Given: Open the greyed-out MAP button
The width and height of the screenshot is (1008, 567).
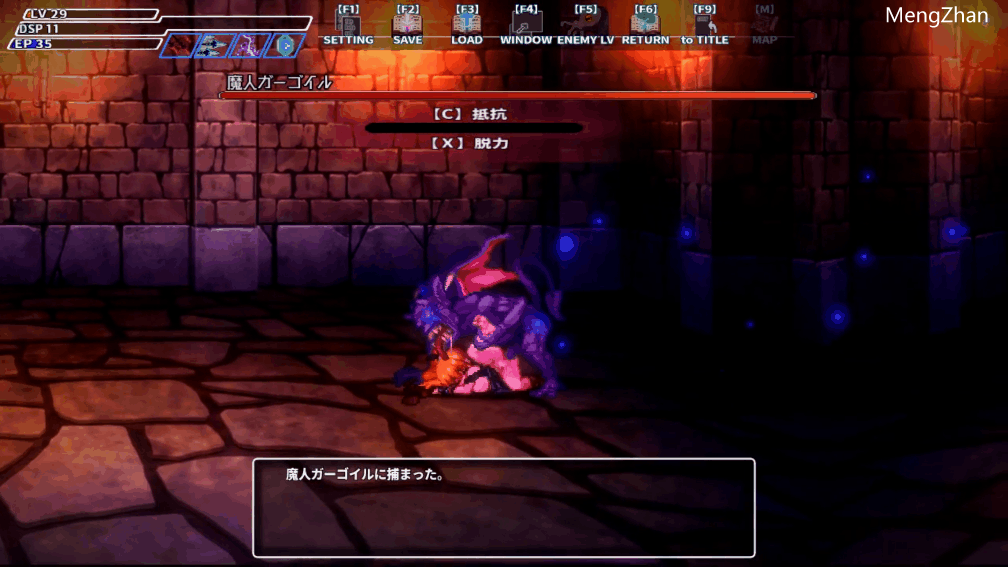Looking at the screenshot, I should pyautogui.click(x=764, y=25).
